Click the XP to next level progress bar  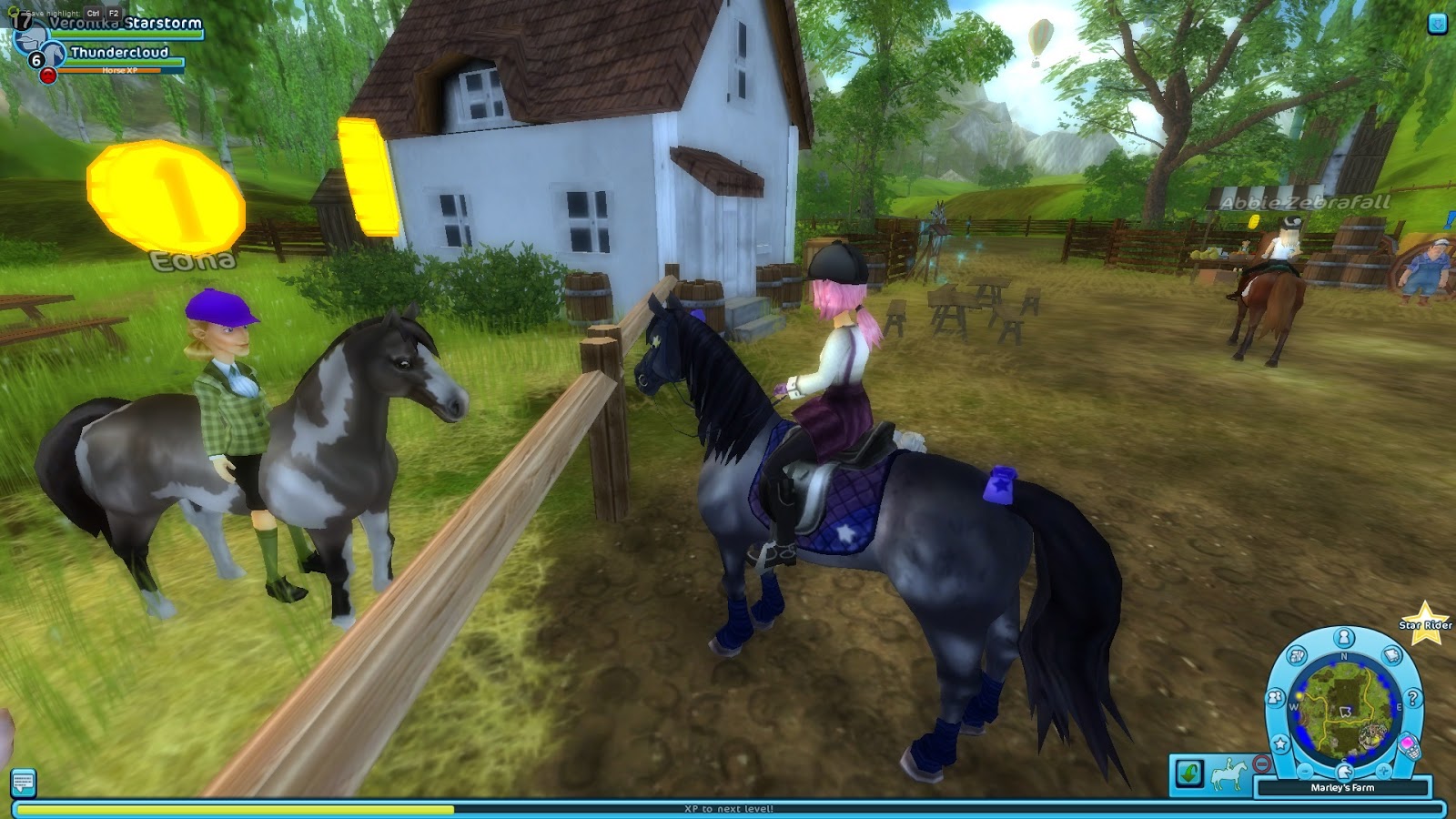(728, 805)
